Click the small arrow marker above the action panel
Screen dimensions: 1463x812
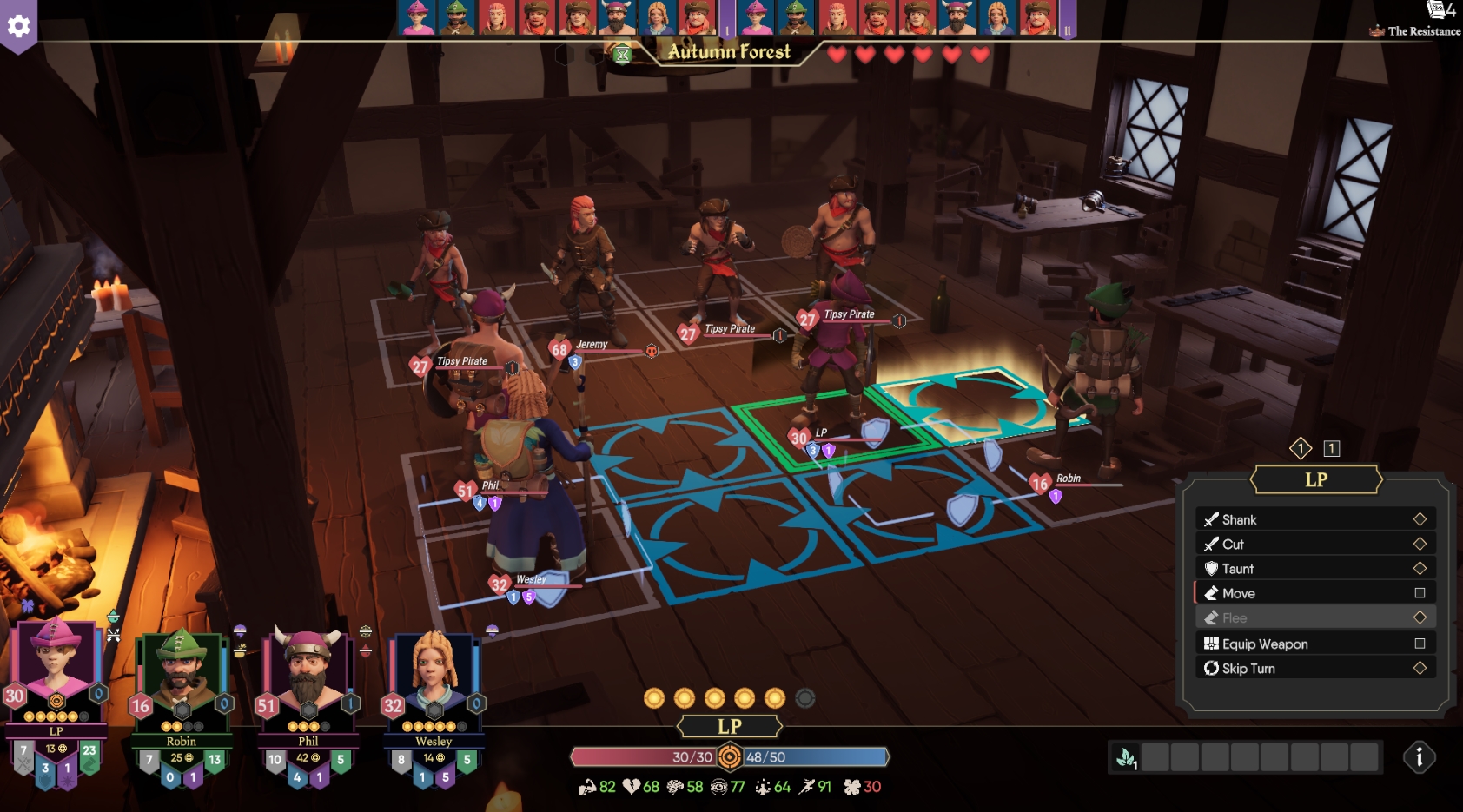click(x=1301, y=448)
